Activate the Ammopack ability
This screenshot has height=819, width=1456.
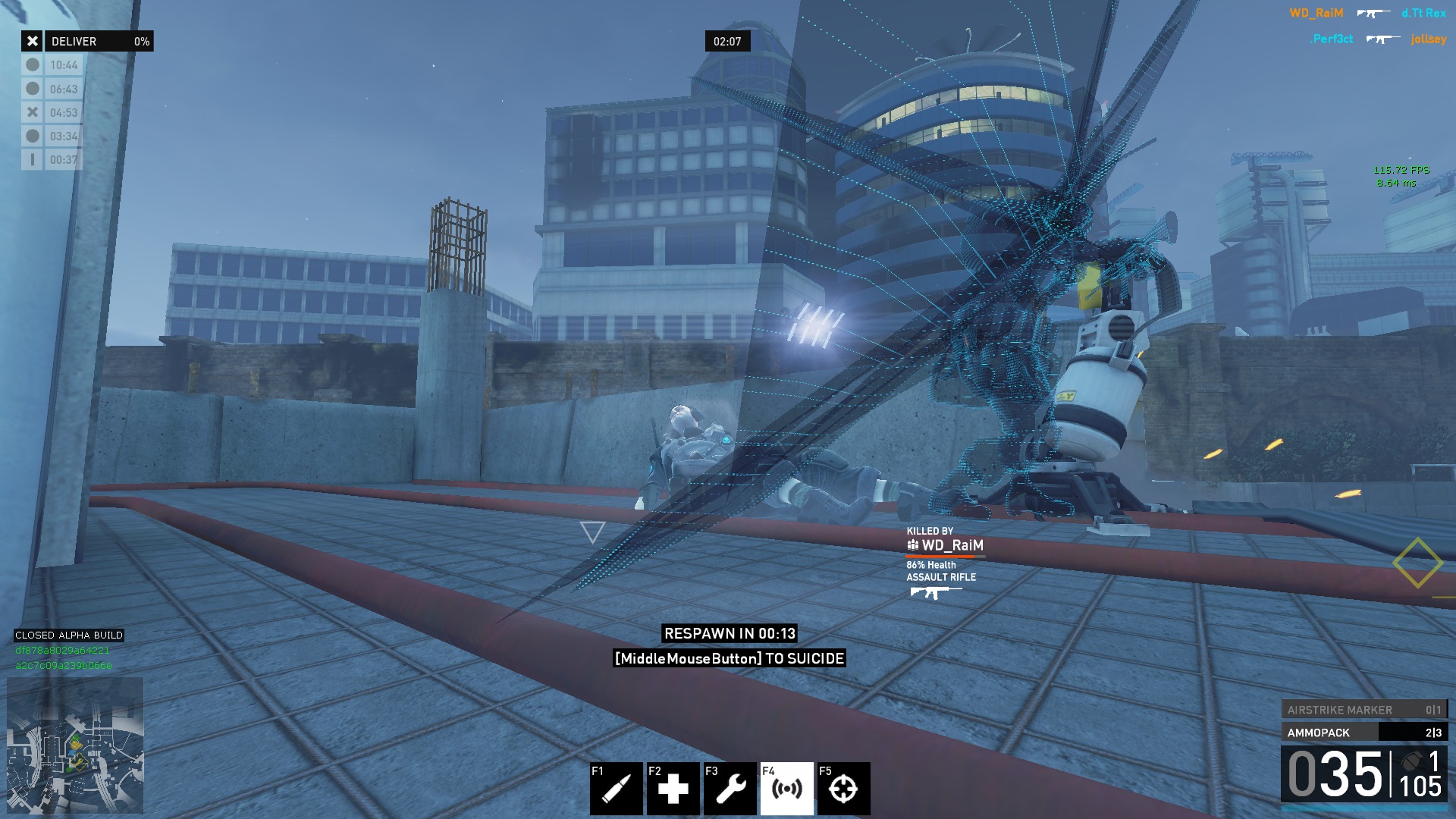pos(1363,733)
